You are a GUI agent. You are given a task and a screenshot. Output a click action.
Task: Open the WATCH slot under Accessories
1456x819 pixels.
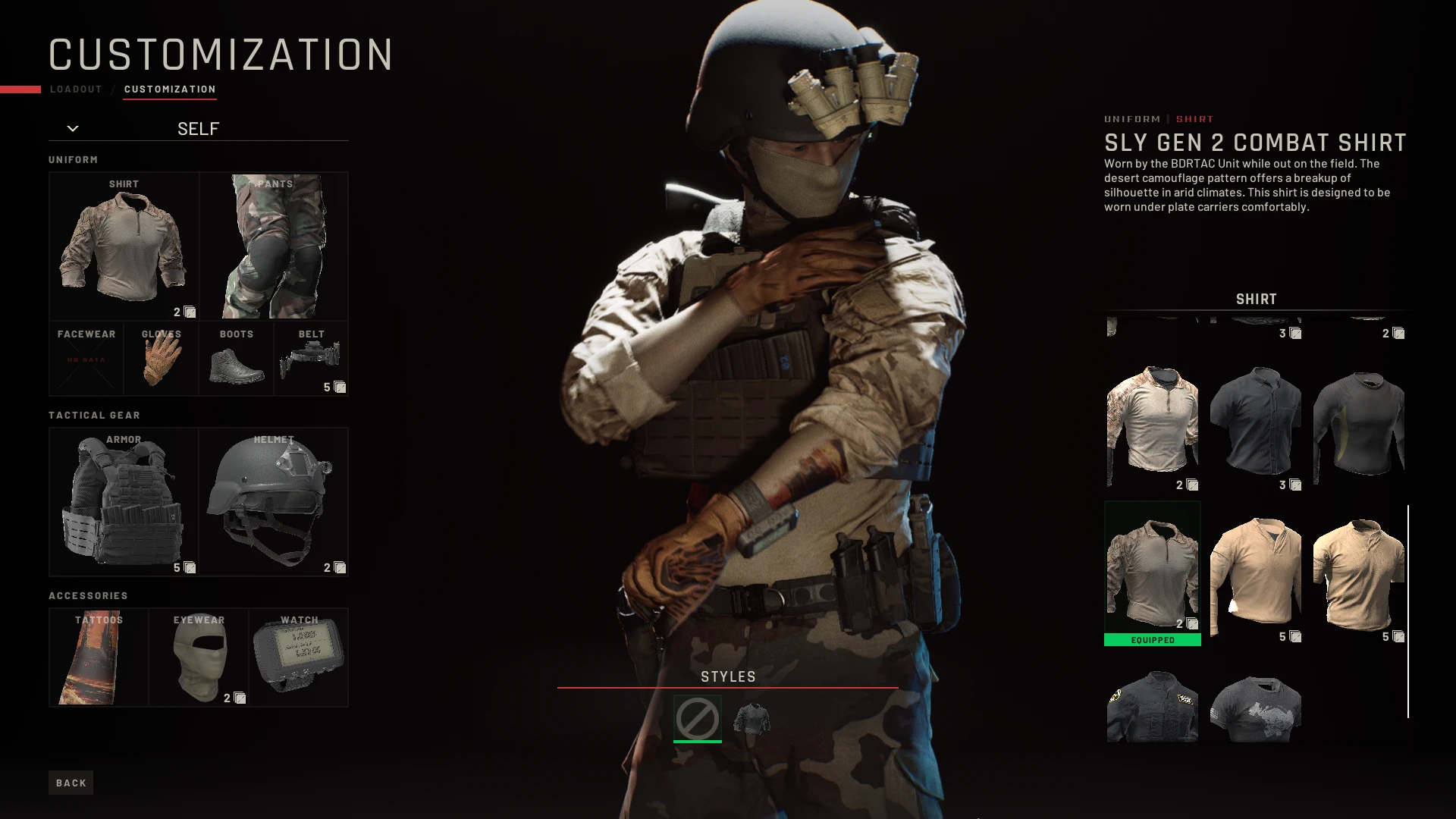pos(300,656)
